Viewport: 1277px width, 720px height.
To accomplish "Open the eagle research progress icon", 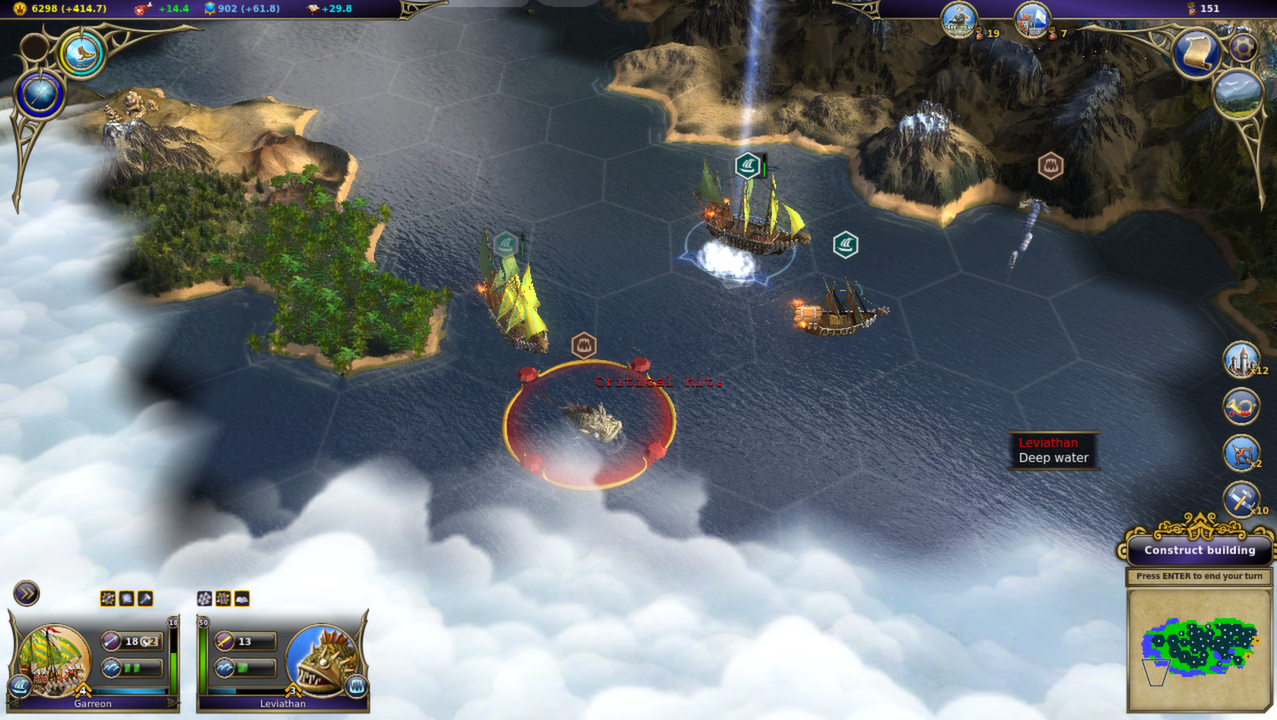I will pos(82,54).
